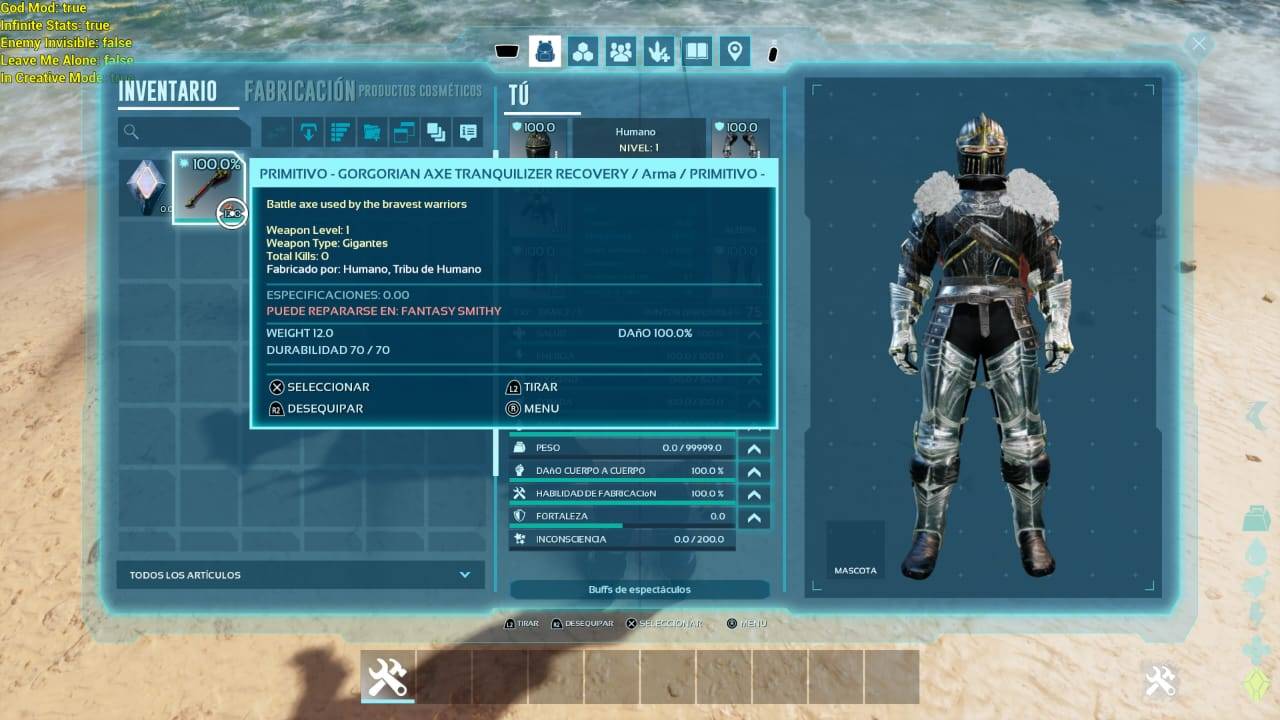Screen dimensions: 1280x720
Task: Toggle item tooltips with the info button
Action: (x=467, y=131)
